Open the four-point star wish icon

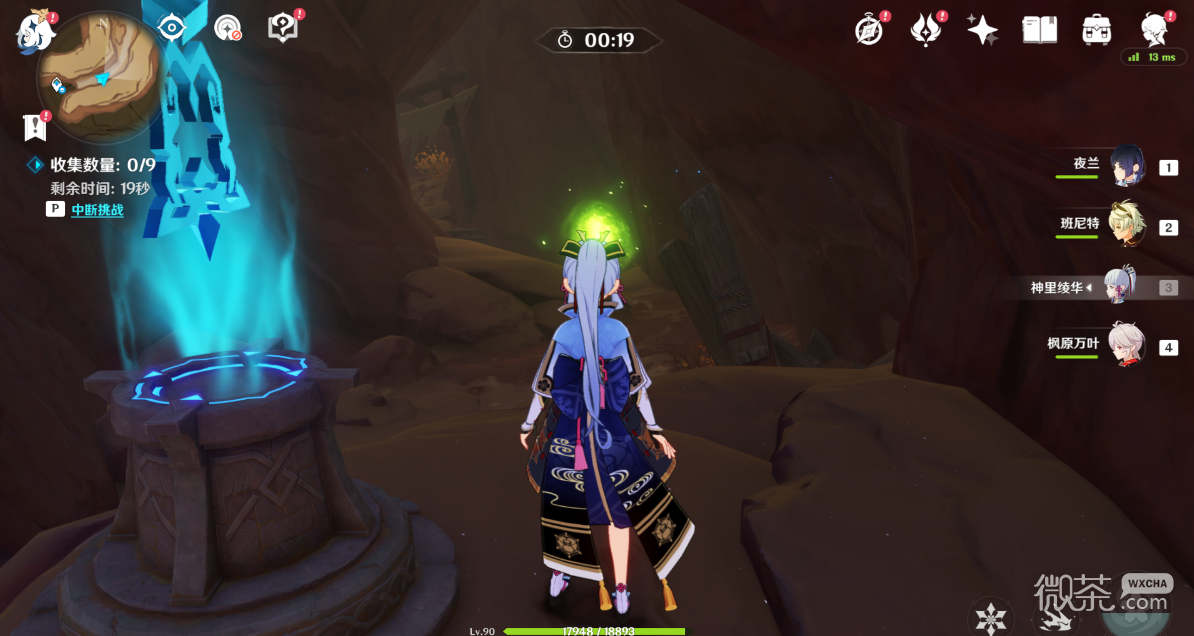(x=982, y=30)
